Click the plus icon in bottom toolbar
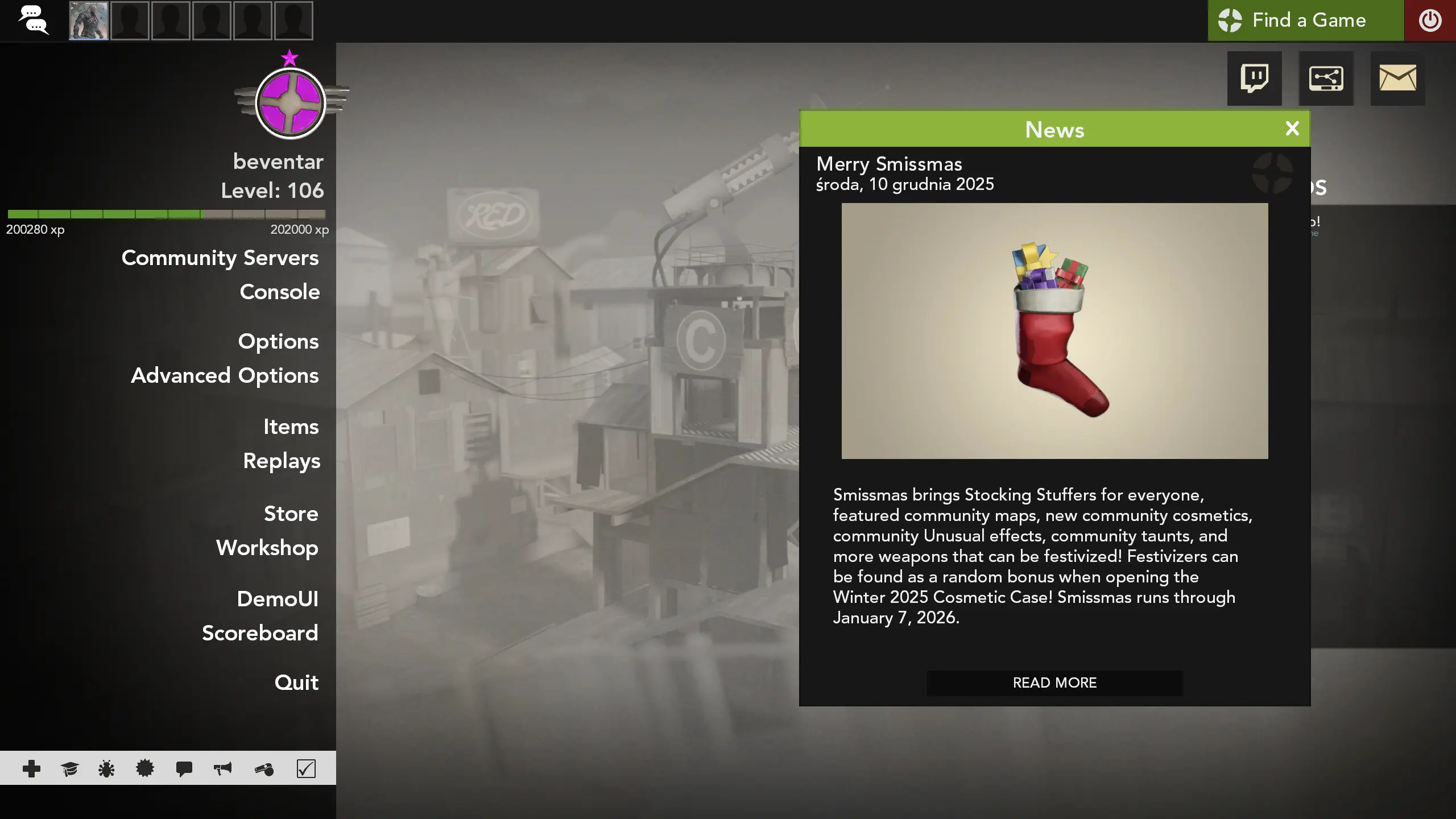 [32, 768]
